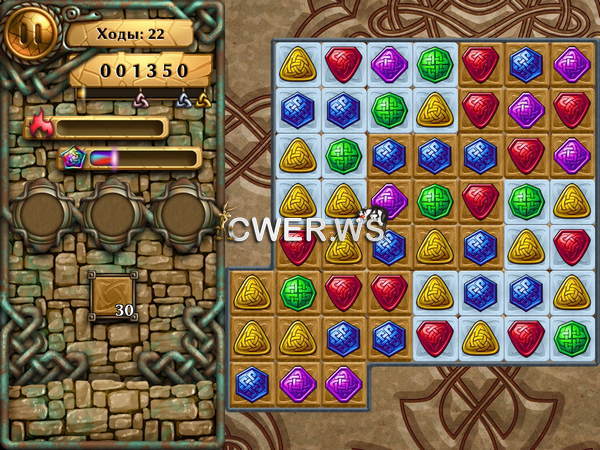Click the green gem at the board's bottom-right corner

click(x=571, y=337)
